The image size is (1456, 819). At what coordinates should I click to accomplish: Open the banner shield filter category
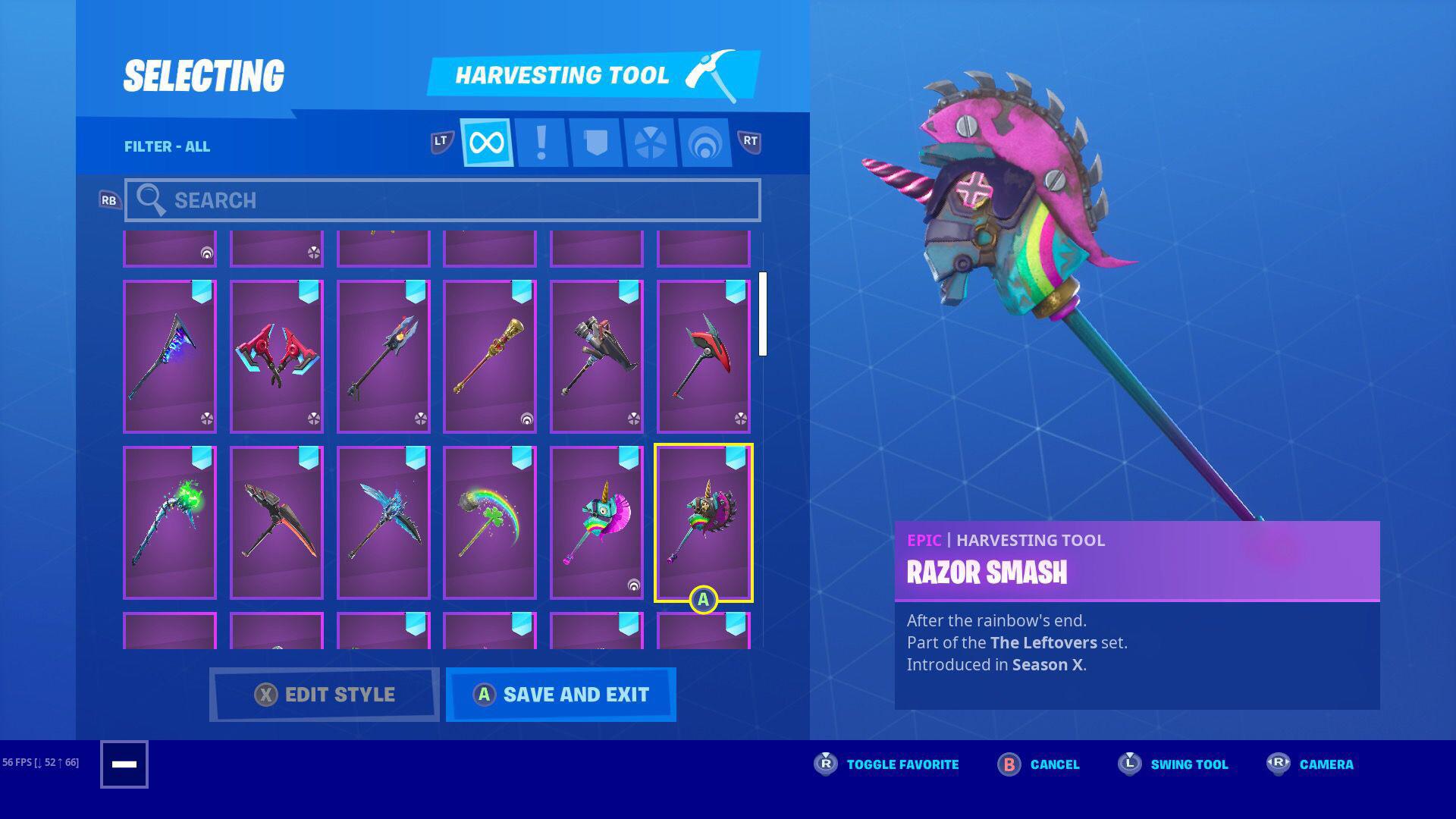[596, 142]
